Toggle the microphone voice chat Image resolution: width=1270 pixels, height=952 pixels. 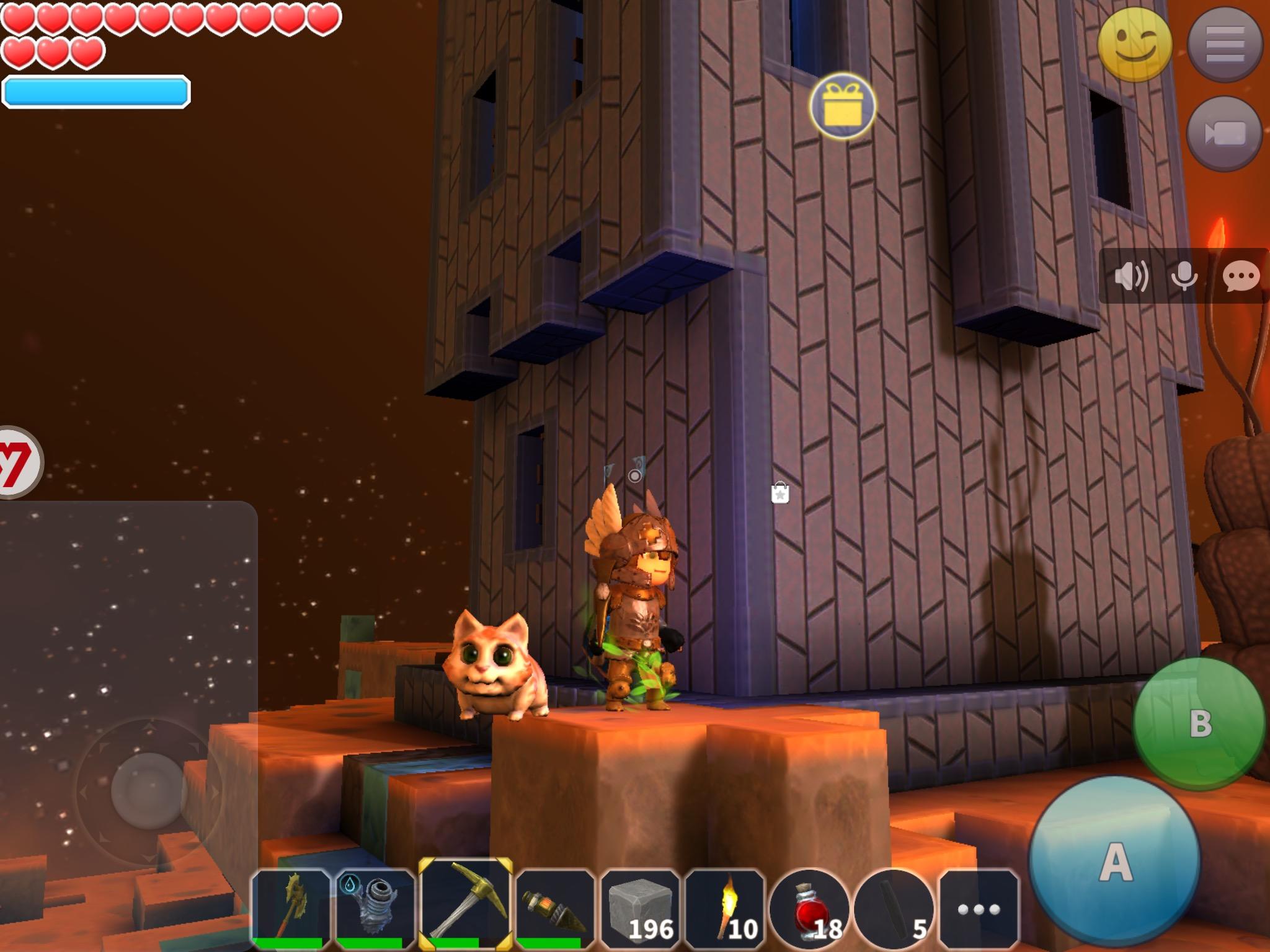1184,276
